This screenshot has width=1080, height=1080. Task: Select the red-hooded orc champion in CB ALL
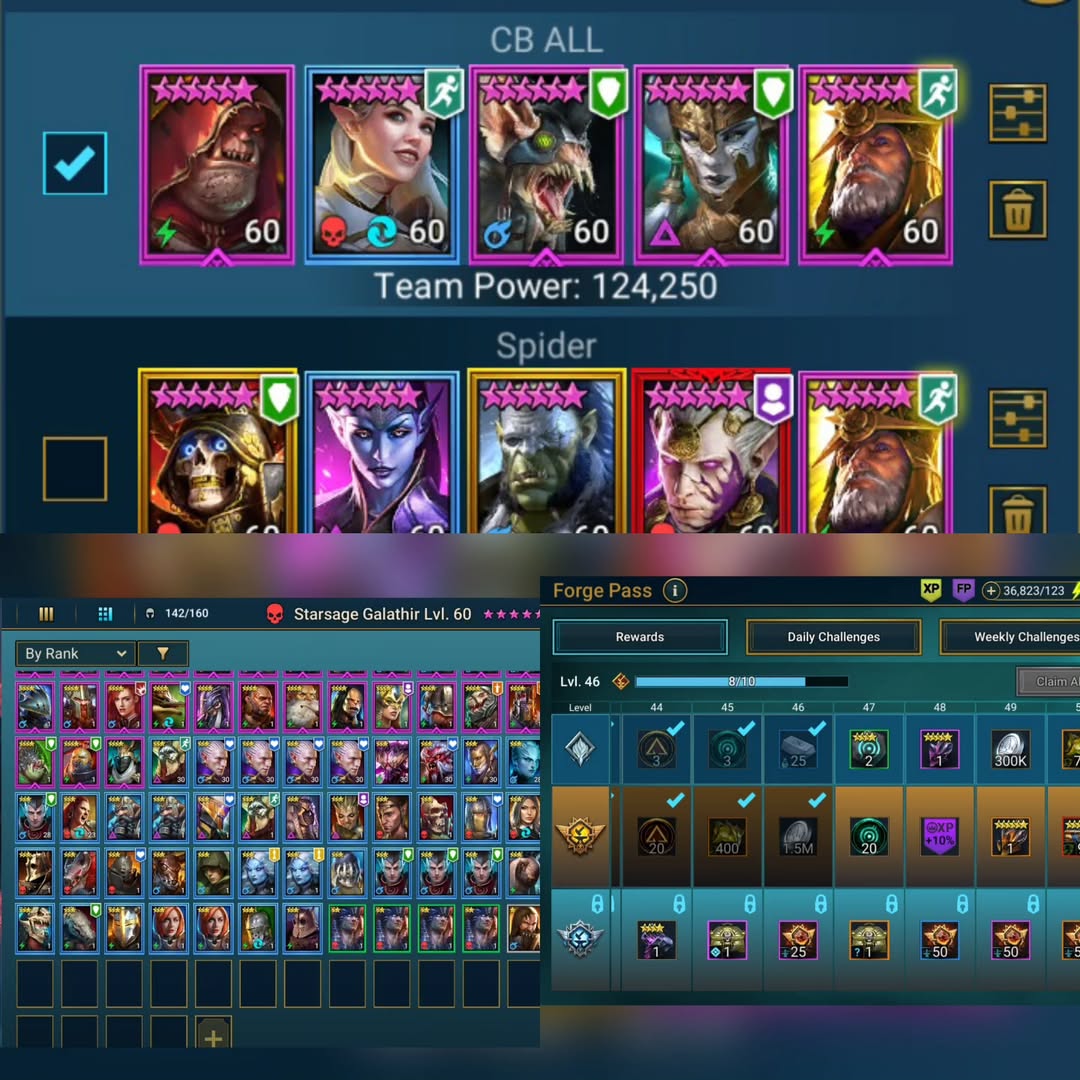tap(217, 165)
